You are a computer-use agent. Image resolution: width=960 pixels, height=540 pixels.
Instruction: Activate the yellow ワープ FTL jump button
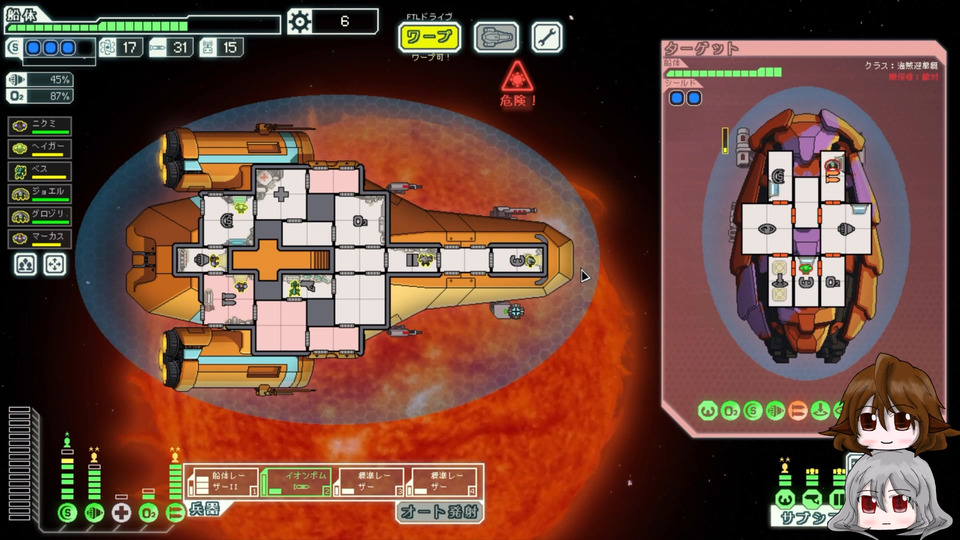point(430,38)
